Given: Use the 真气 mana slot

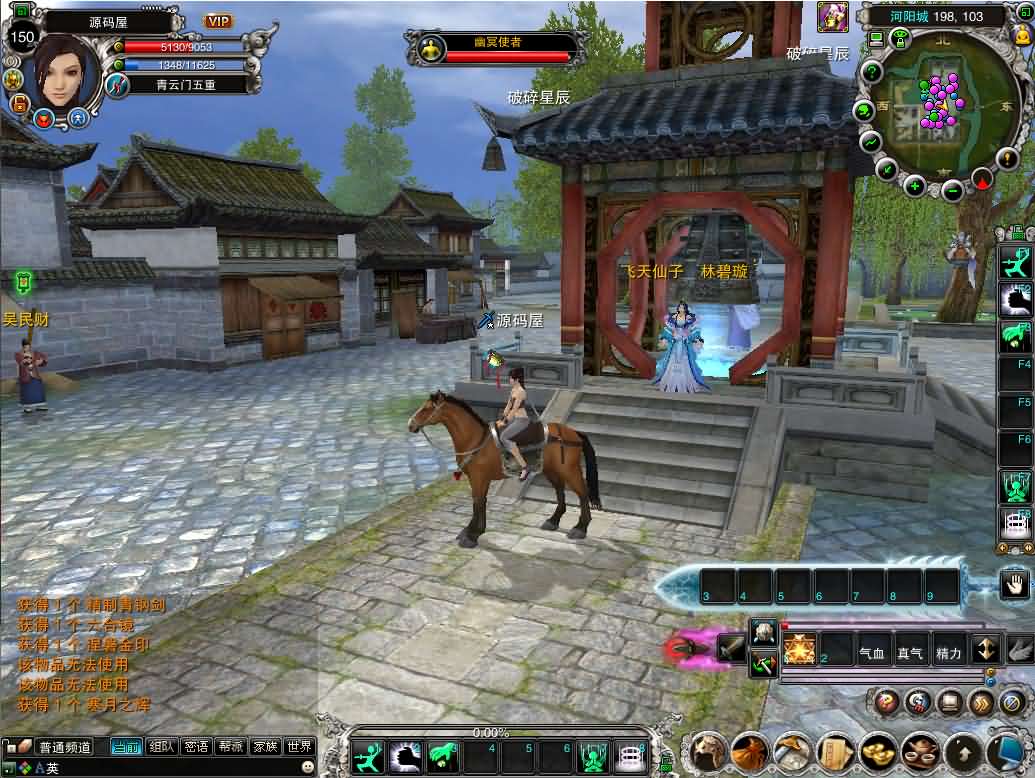Looking at the screenshot, I should pos(910,653).
